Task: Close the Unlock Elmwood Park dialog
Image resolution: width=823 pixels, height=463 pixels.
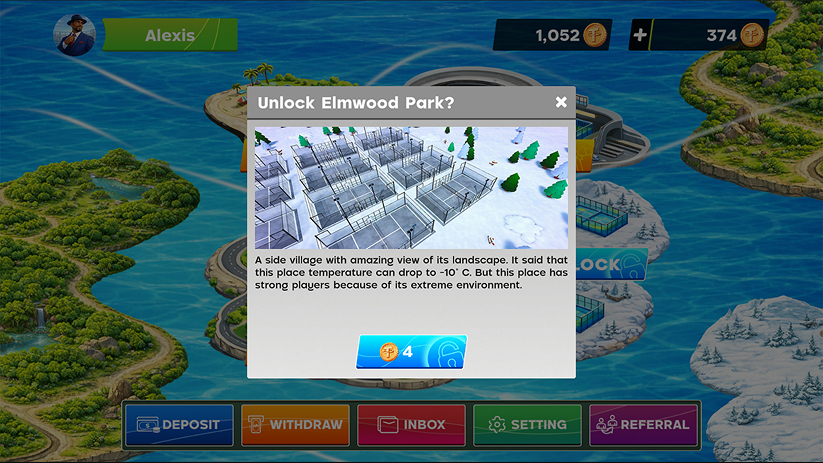Action: coord(561,102)
